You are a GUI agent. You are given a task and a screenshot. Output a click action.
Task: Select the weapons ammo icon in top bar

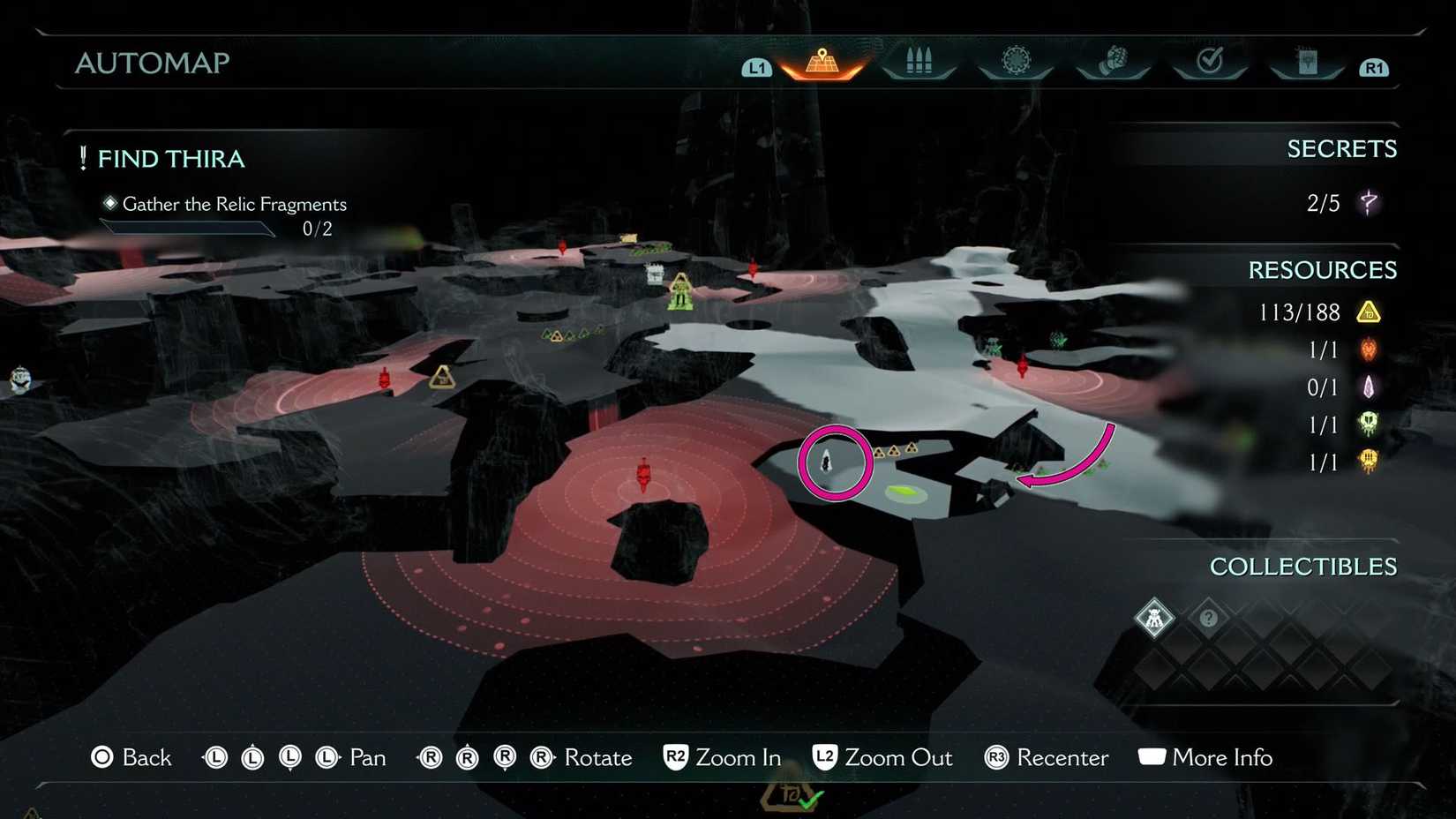(x=919, y=60)
